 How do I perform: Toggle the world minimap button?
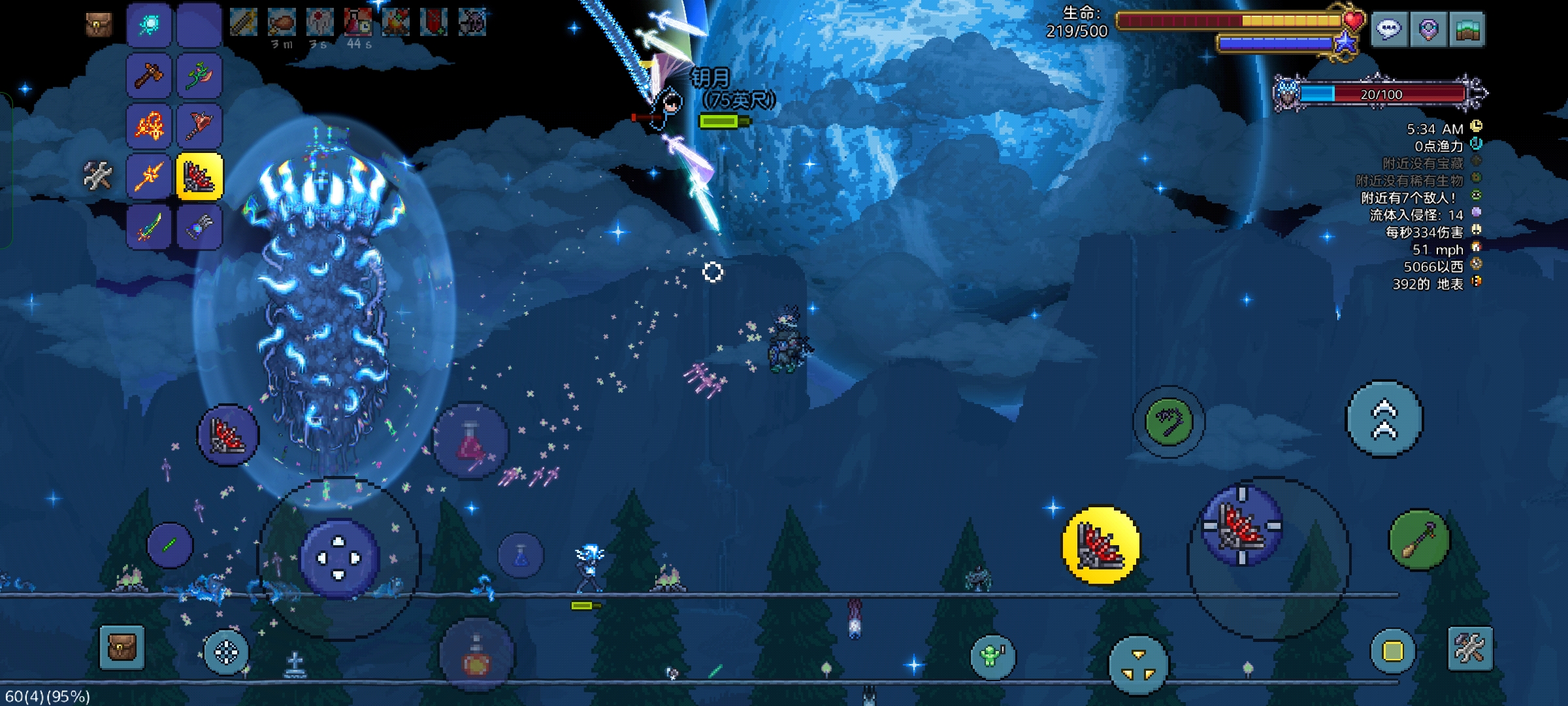[x=1467, y=29]
